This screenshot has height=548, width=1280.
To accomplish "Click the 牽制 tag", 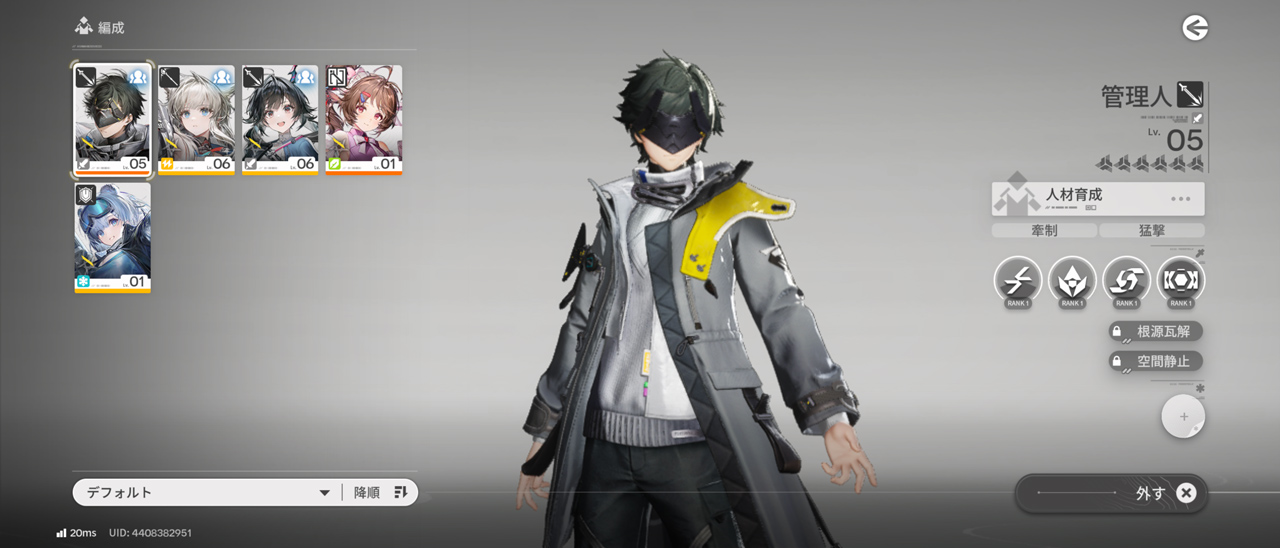I will point(1043,230).
